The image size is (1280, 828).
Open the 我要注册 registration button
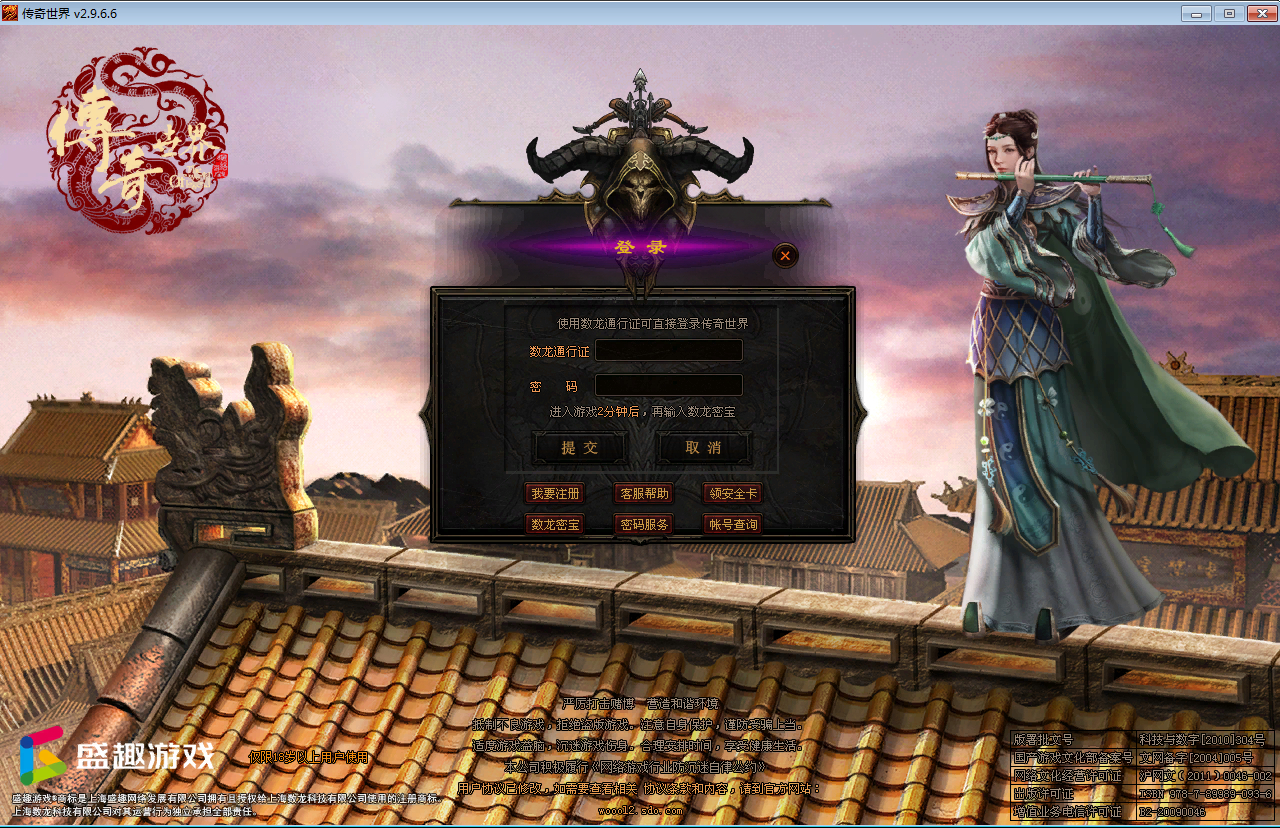pyautogui.click(x=555, y=493)
